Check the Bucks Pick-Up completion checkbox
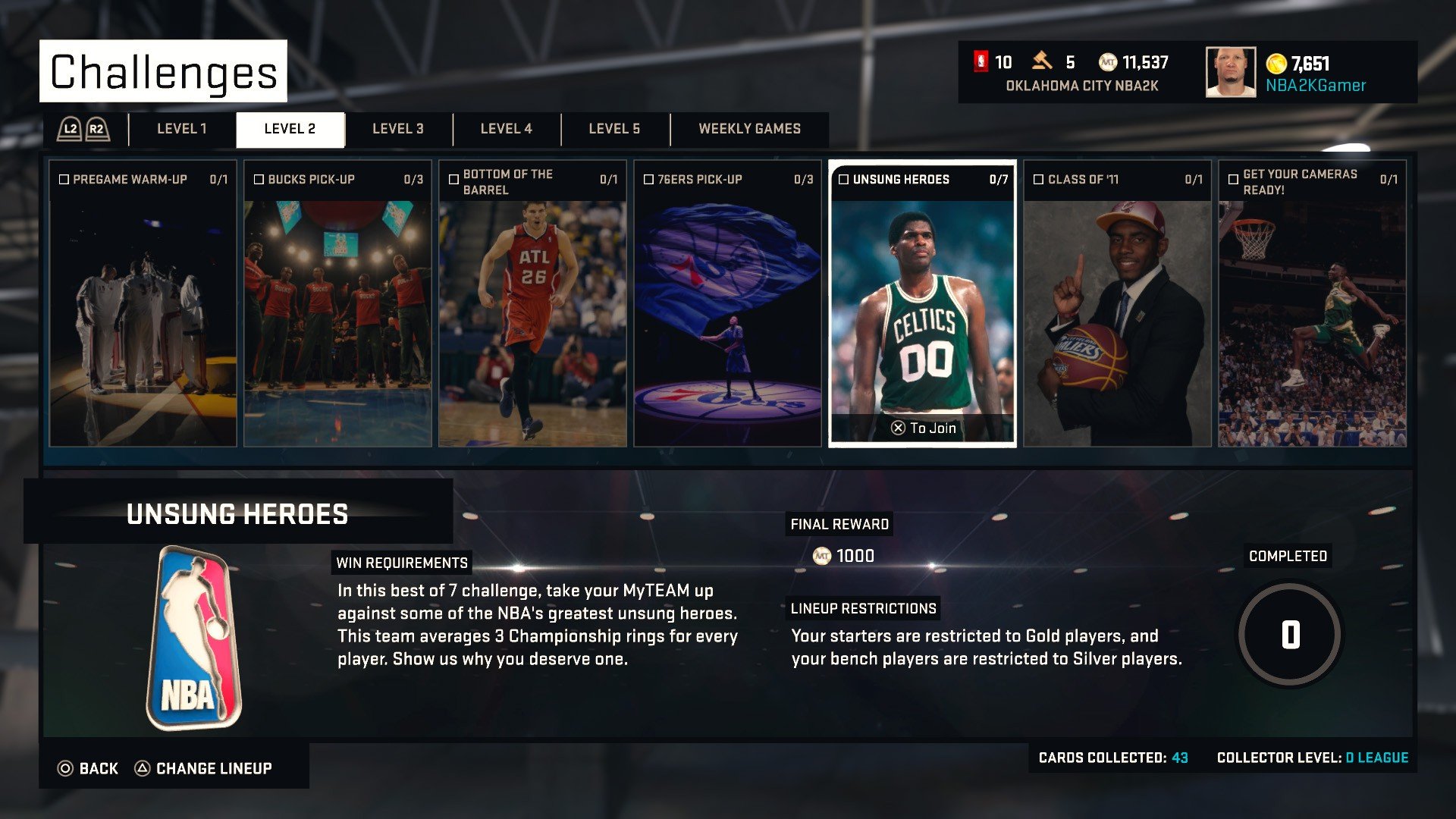This screenshot has width=1456, height=819. (x=259, y=180)
